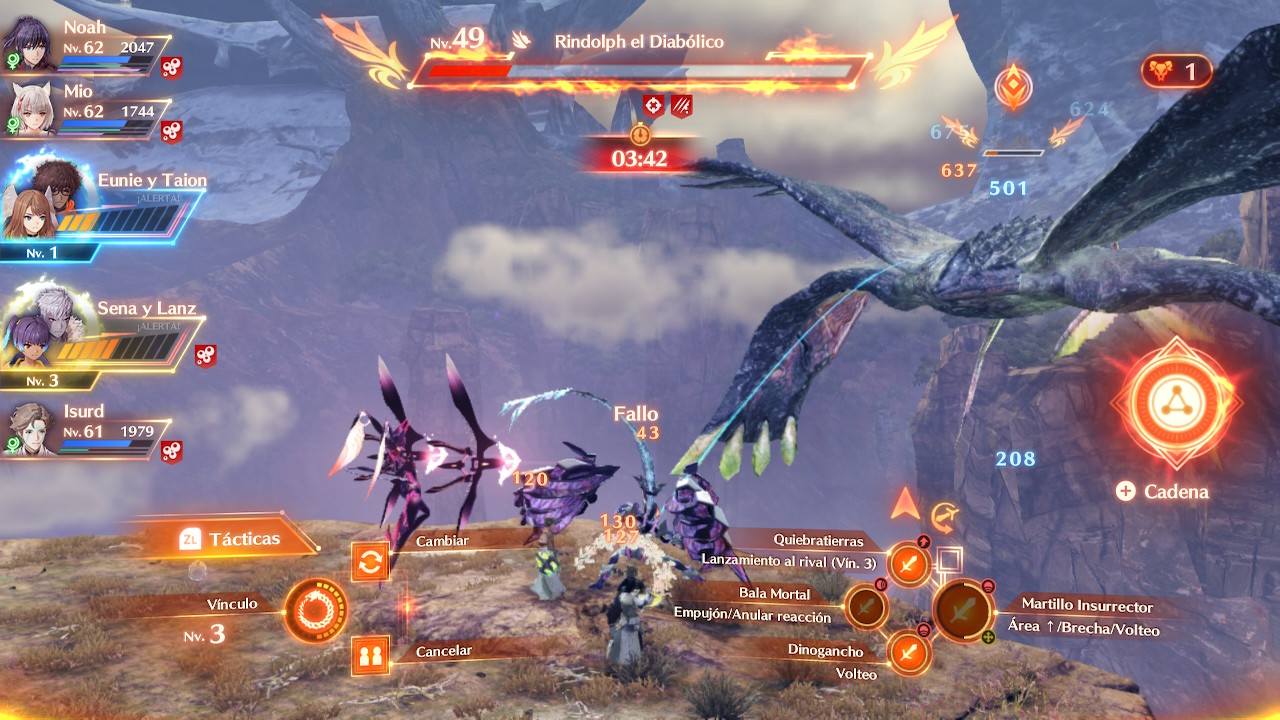Screen dimensions: 1280x720
Task: Open the Tácticas panel
Action: pos(230,539)
